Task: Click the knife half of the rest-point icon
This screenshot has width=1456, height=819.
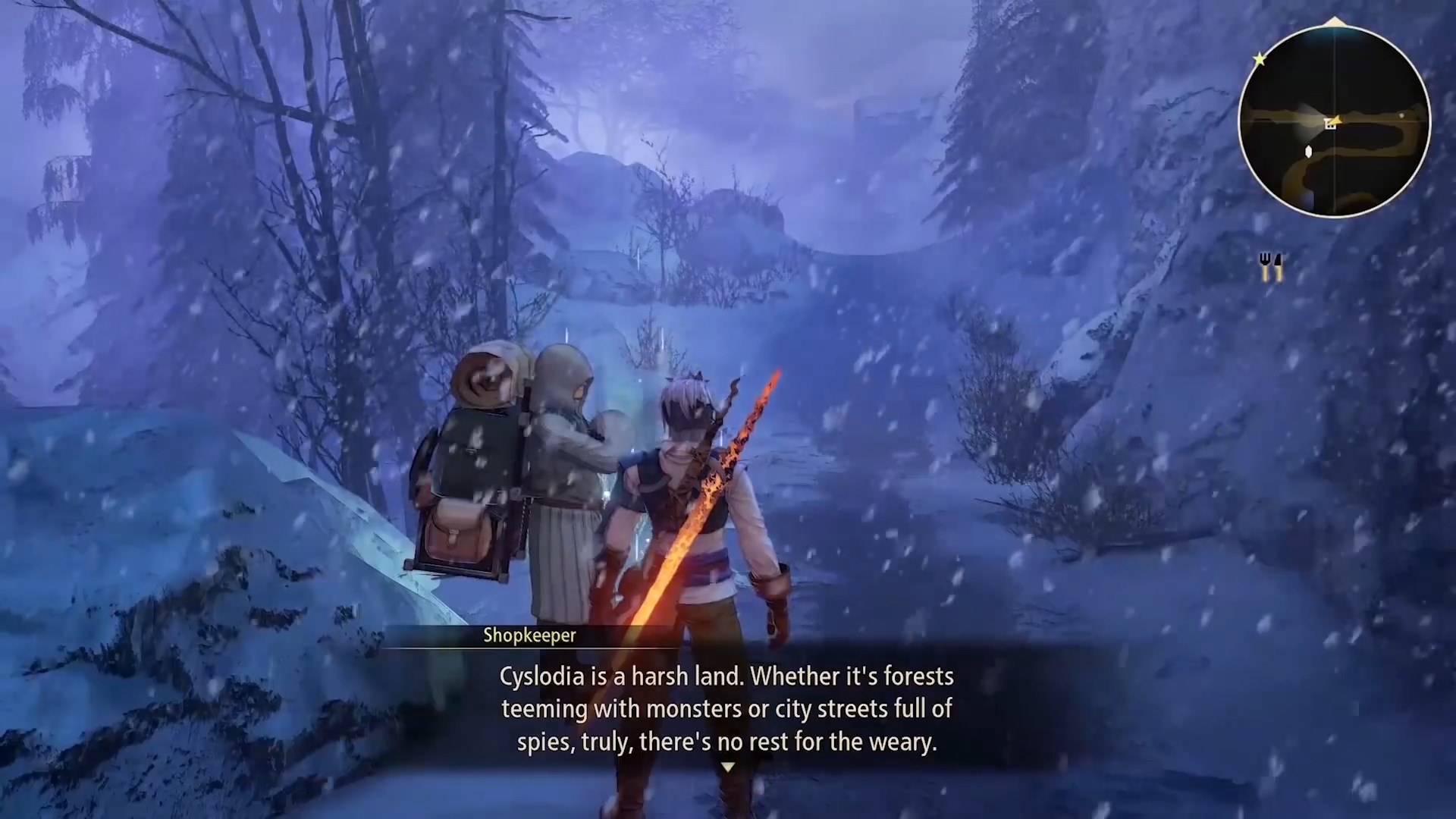Action: tap(1279, 265)
